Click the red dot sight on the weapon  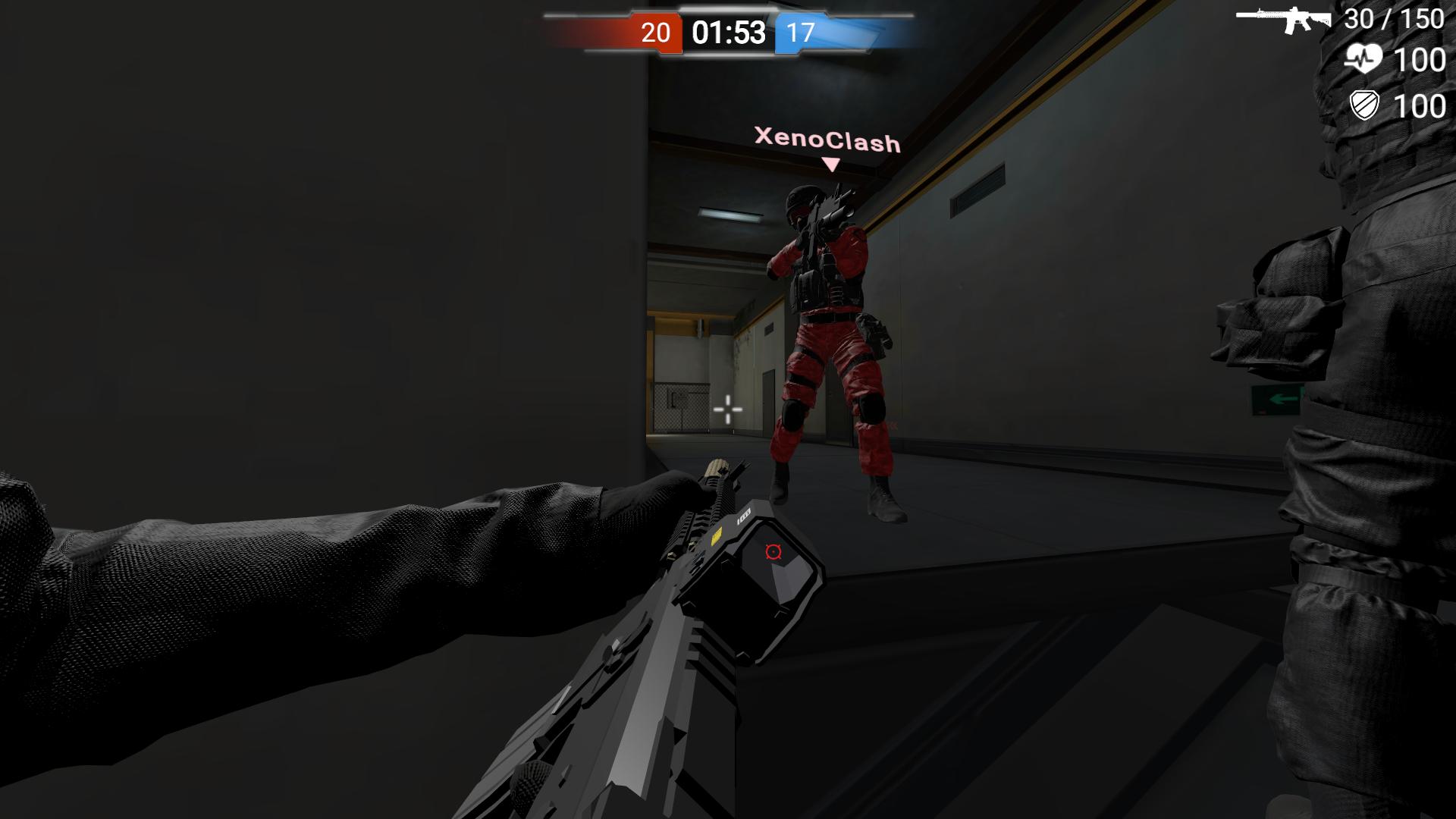(773, 552)
